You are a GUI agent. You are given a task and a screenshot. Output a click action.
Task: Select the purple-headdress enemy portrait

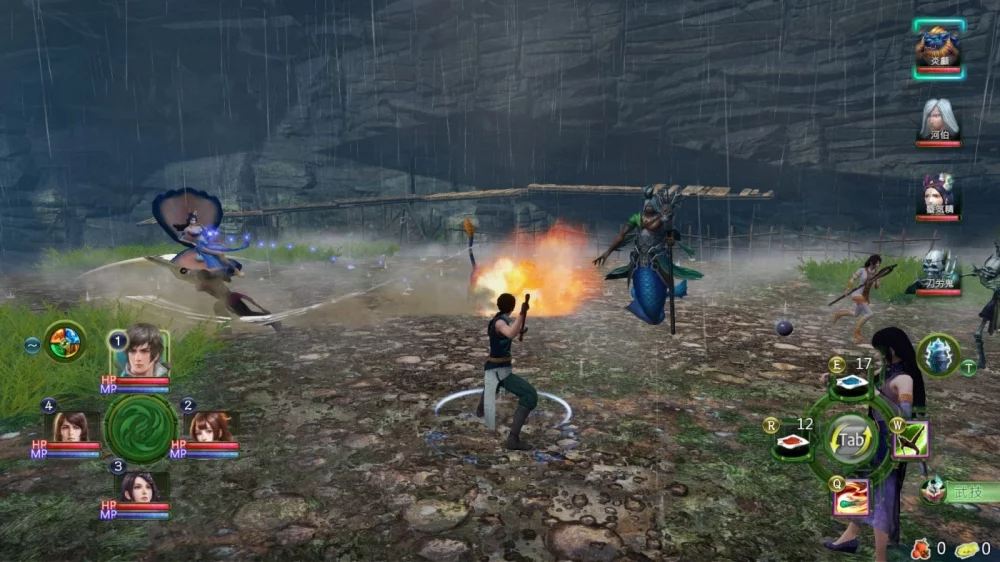click(x=938, y=194)
